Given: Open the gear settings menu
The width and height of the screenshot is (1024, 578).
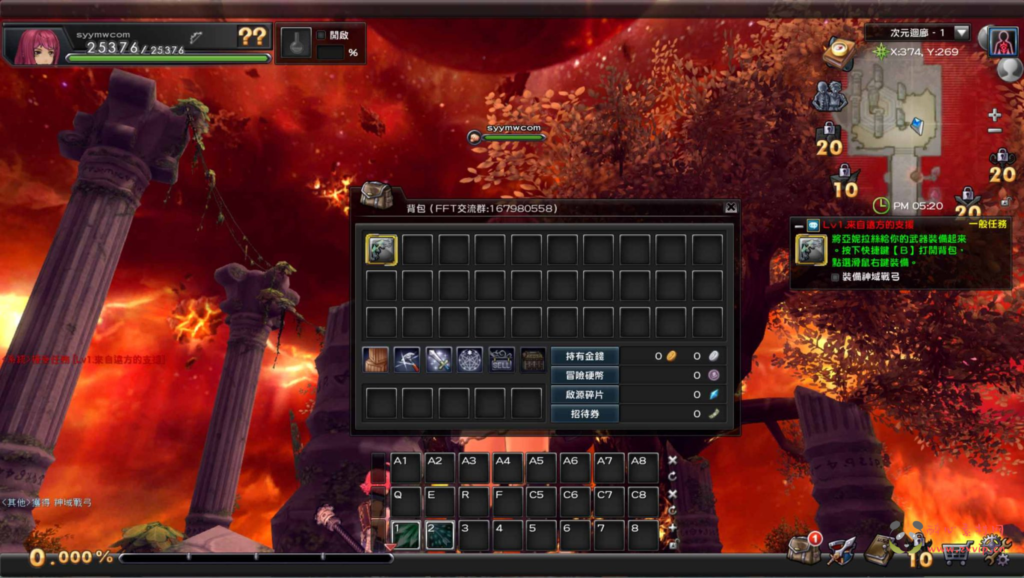Looking at the screenshot, I should coord(993,549).
